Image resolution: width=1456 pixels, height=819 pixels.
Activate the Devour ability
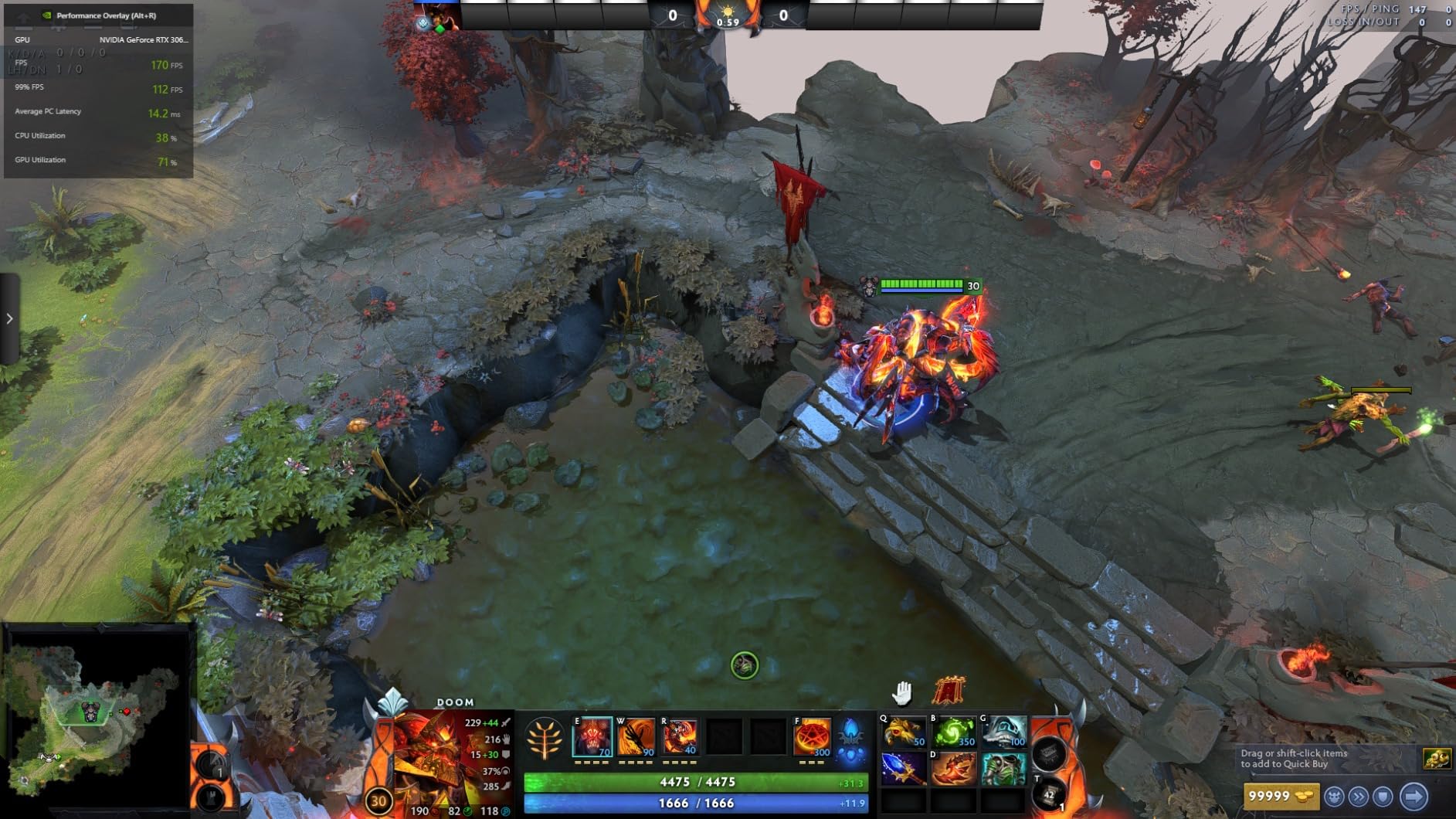[592, 737]
